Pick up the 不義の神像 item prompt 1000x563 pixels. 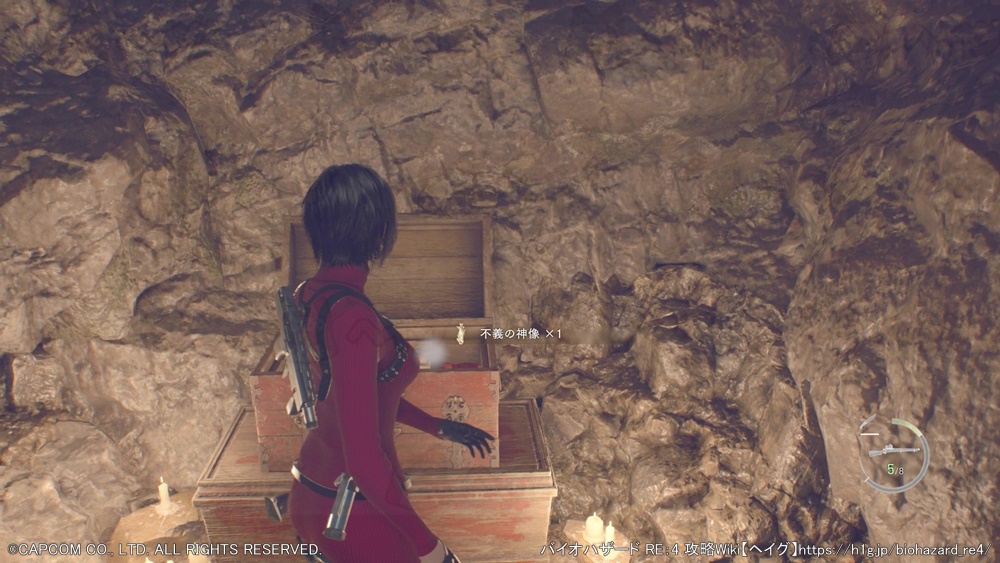pos(508,333)
